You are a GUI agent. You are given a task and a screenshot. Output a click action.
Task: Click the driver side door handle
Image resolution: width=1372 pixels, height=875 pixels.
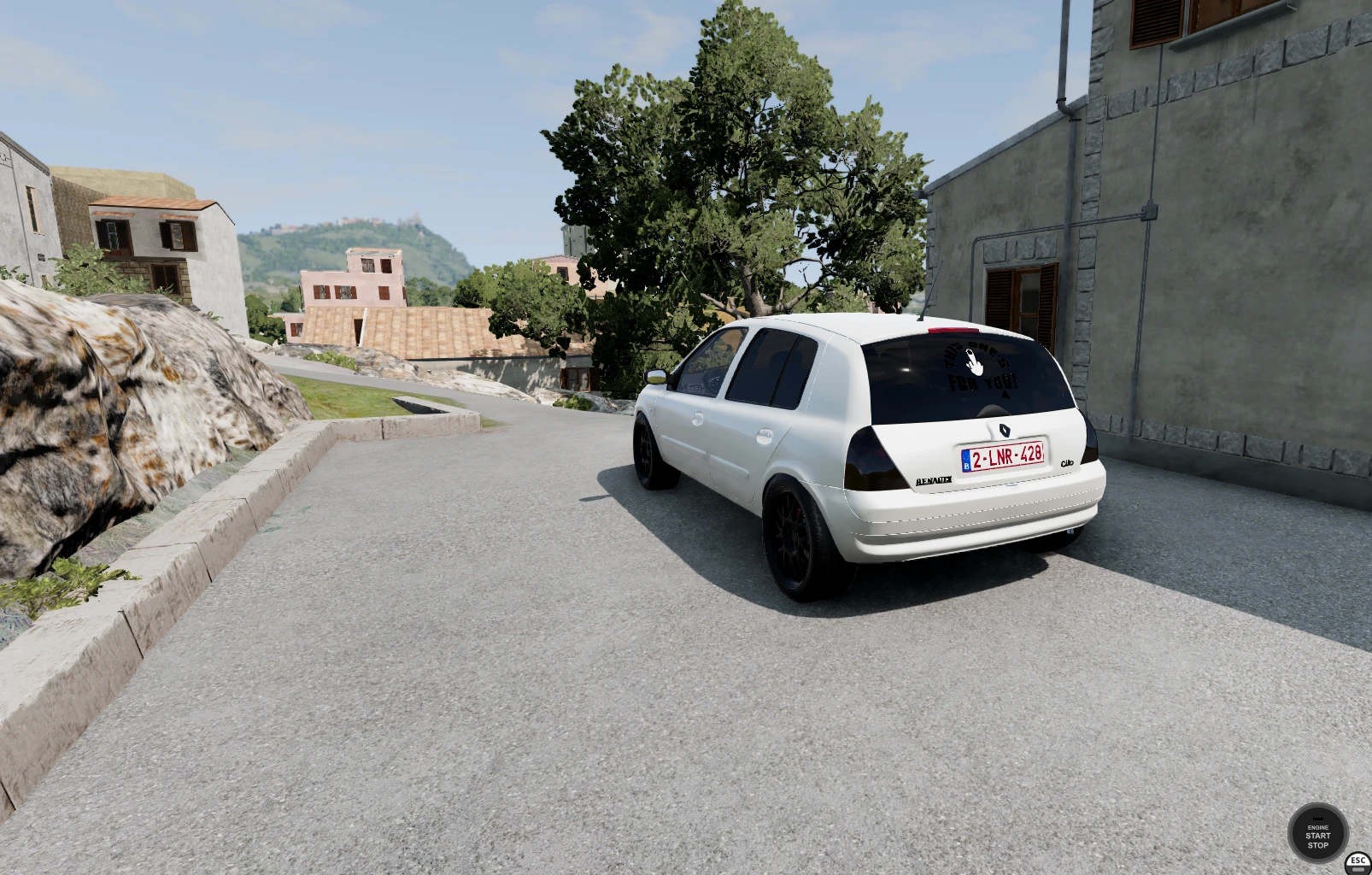[696, 419]
